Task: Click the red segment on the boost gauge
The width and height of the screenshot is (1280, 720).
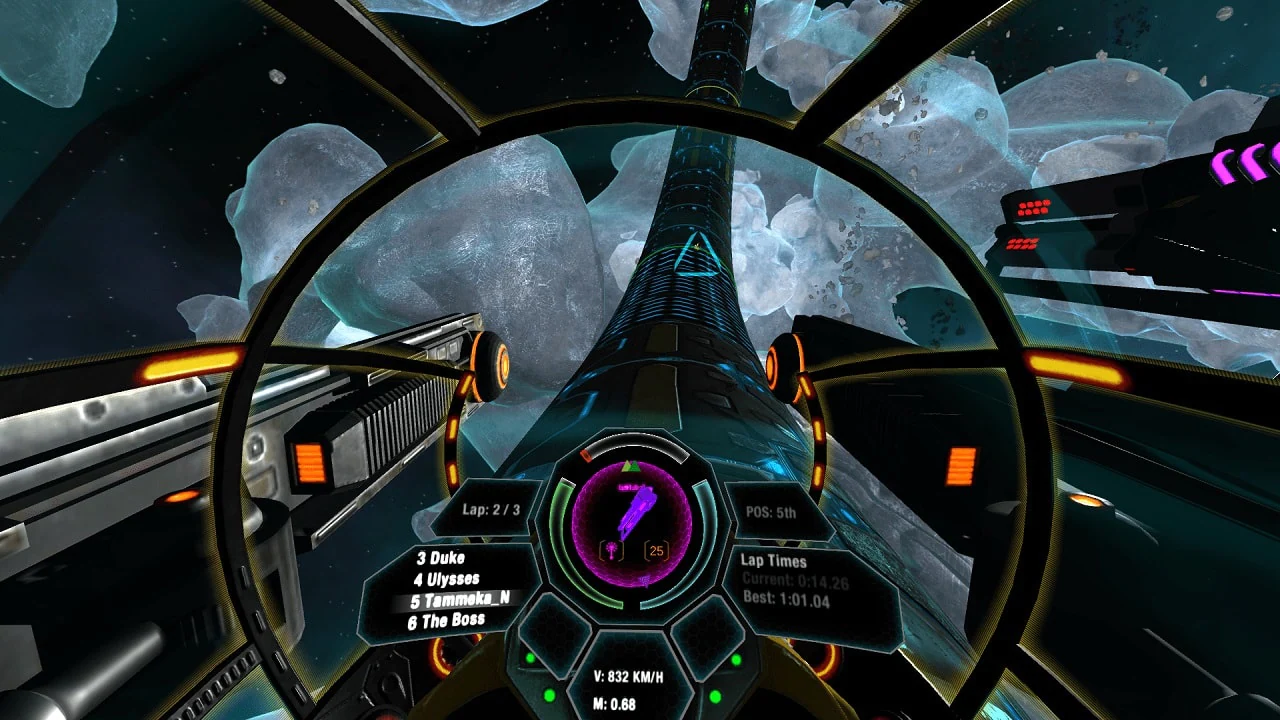Action: point(585,455)
